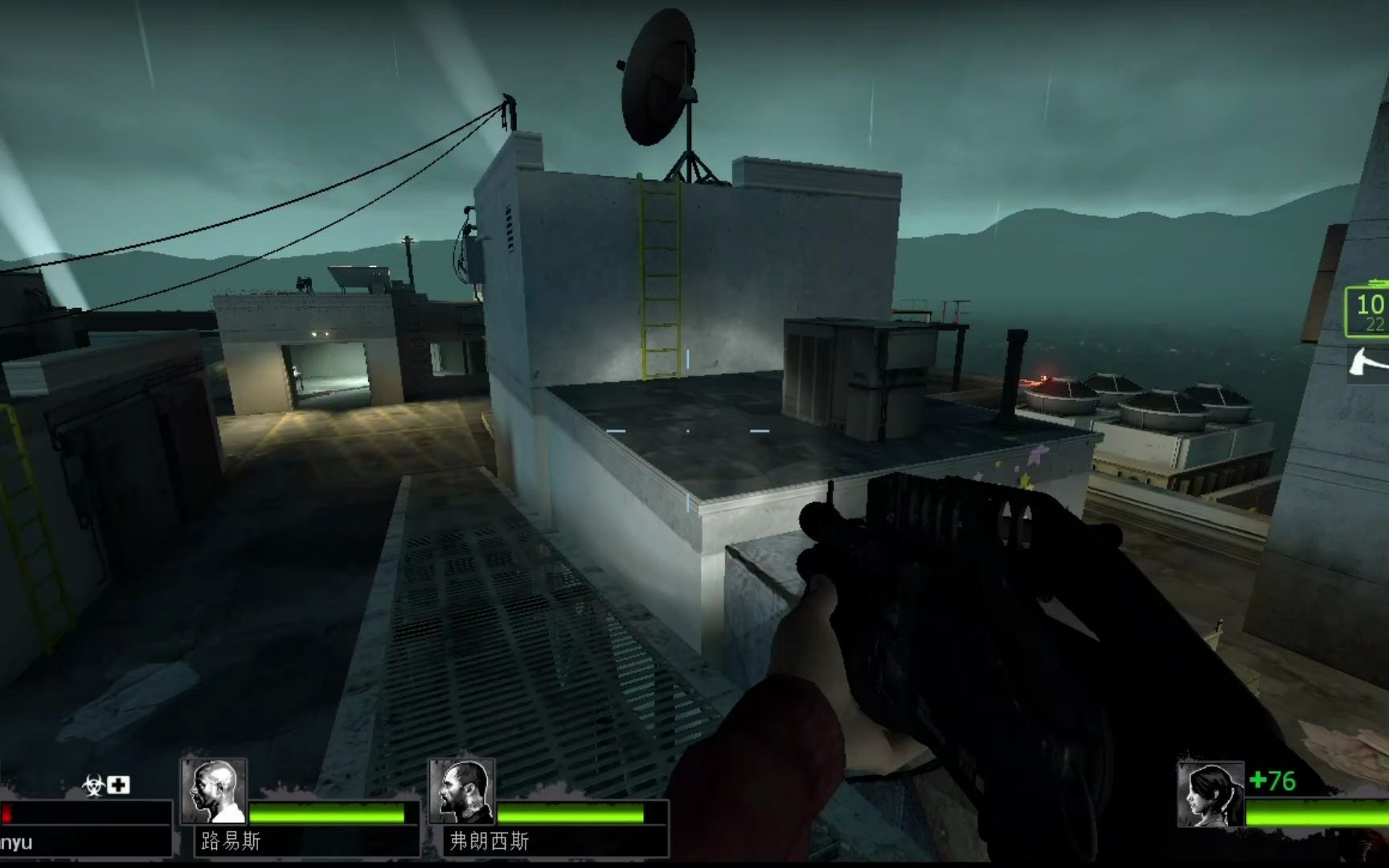Click the first aid kit icon
The image size is (1389, 868).
click(119, 784)
